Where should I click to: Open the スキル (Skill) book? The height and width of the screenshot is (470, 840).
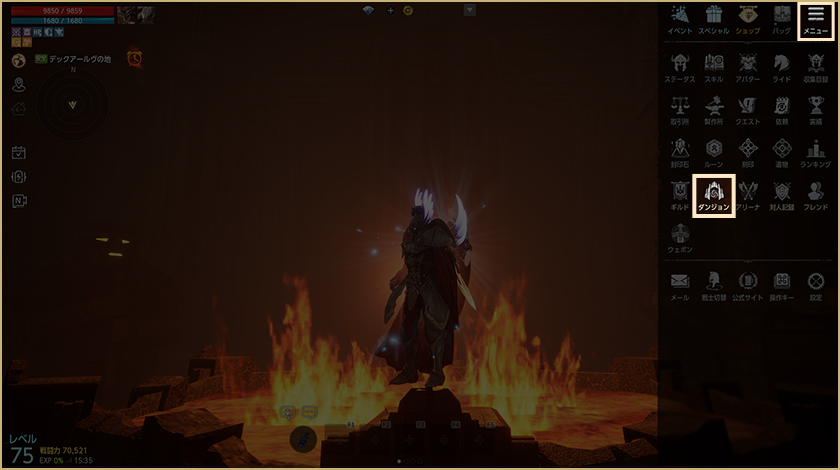714,66
